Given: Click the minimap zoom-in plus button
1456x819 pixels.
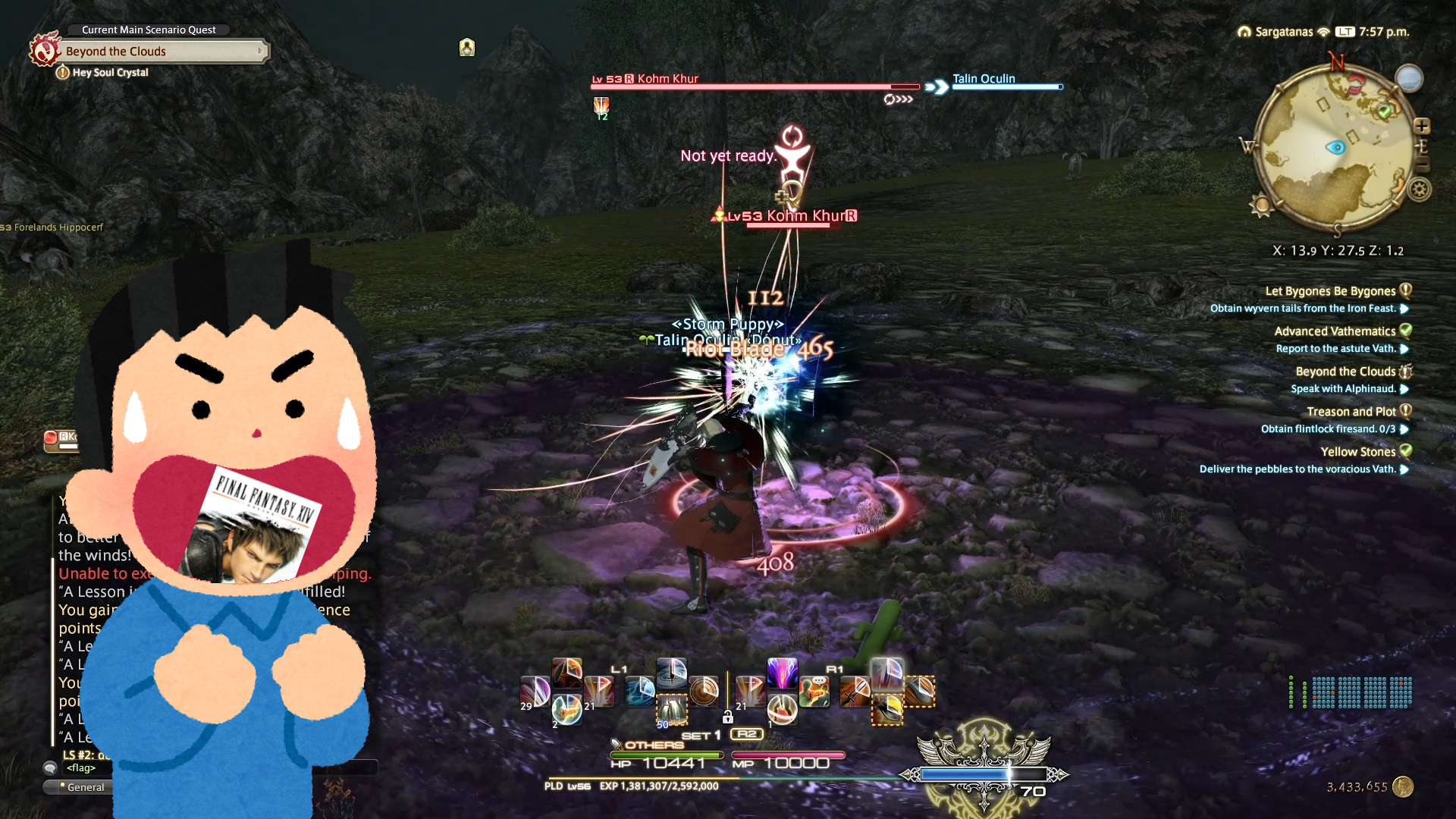Looking at the screenshot, I should tap(1422, 126).
